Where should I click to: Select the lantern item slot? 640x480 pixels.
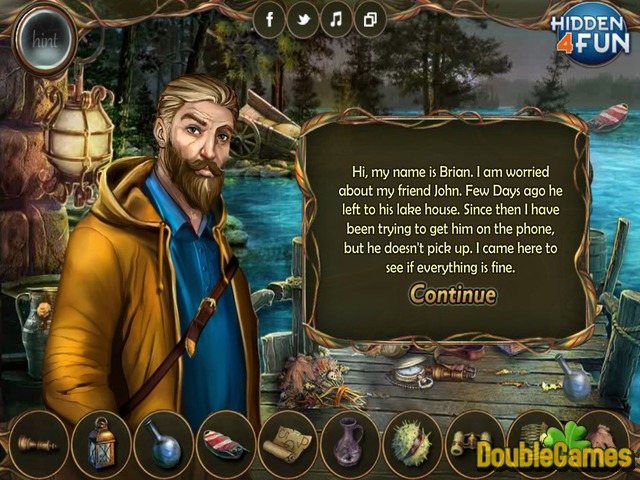102,442
